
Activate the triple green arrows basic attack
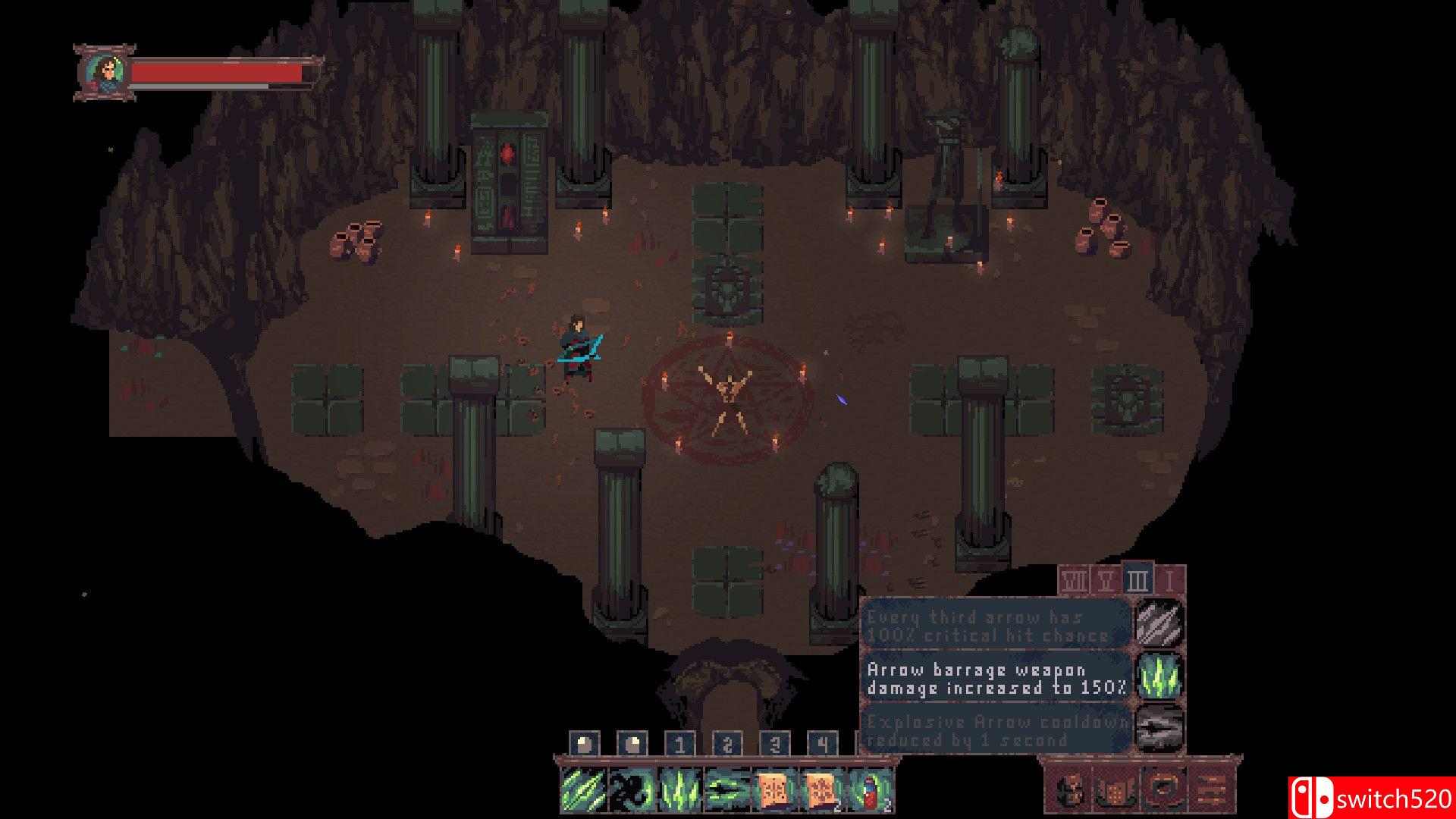click(583, 789)
